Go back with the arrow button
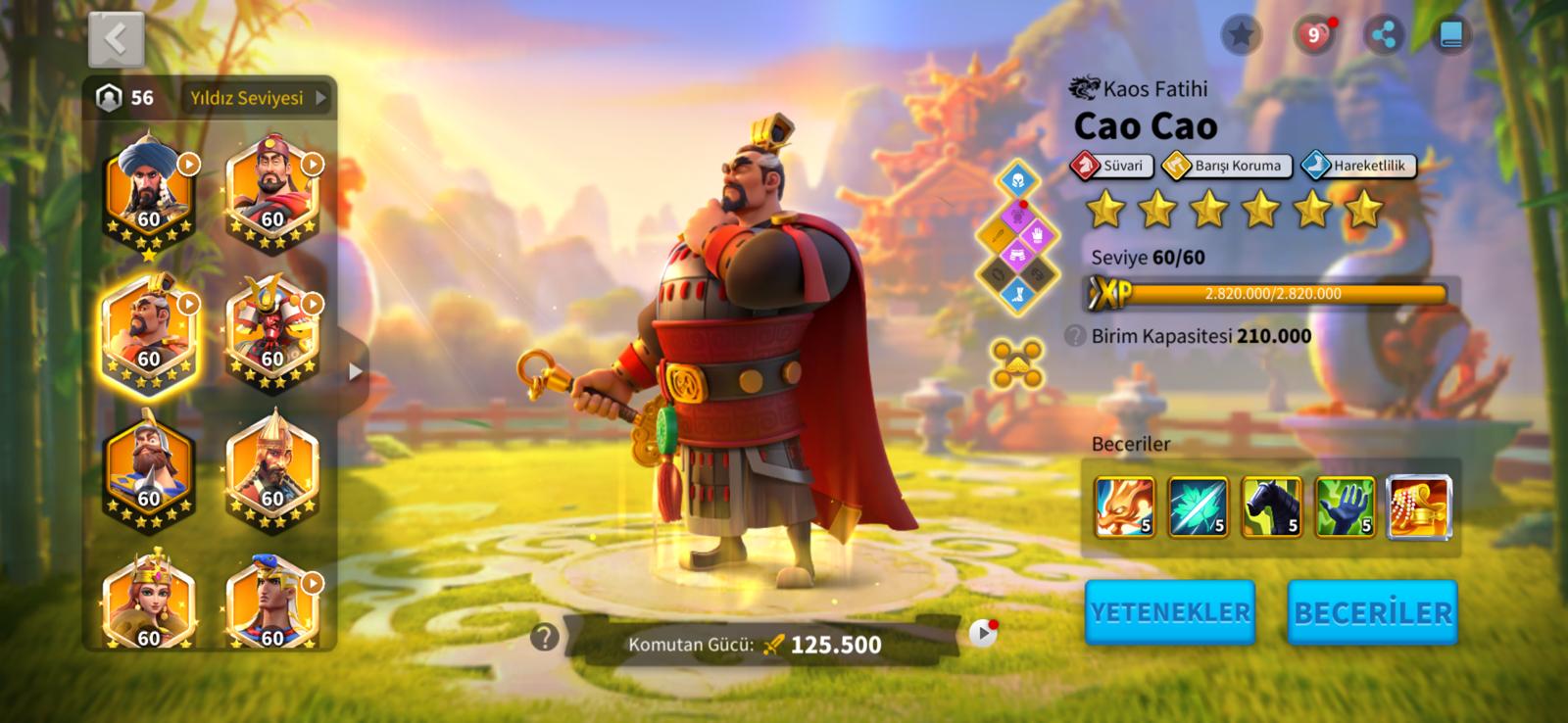 pos(117,39)
